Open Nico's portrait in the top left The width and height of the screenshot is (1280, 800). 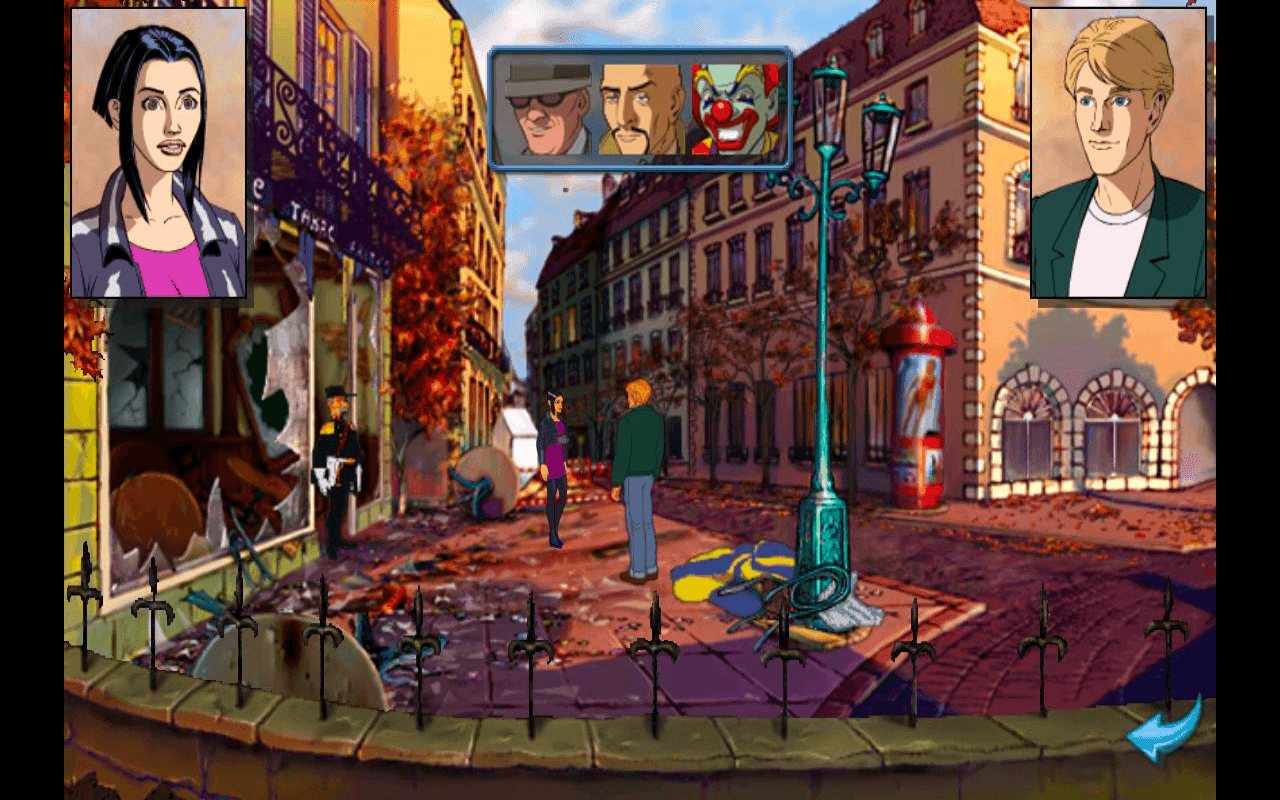(x=160, y=150)
